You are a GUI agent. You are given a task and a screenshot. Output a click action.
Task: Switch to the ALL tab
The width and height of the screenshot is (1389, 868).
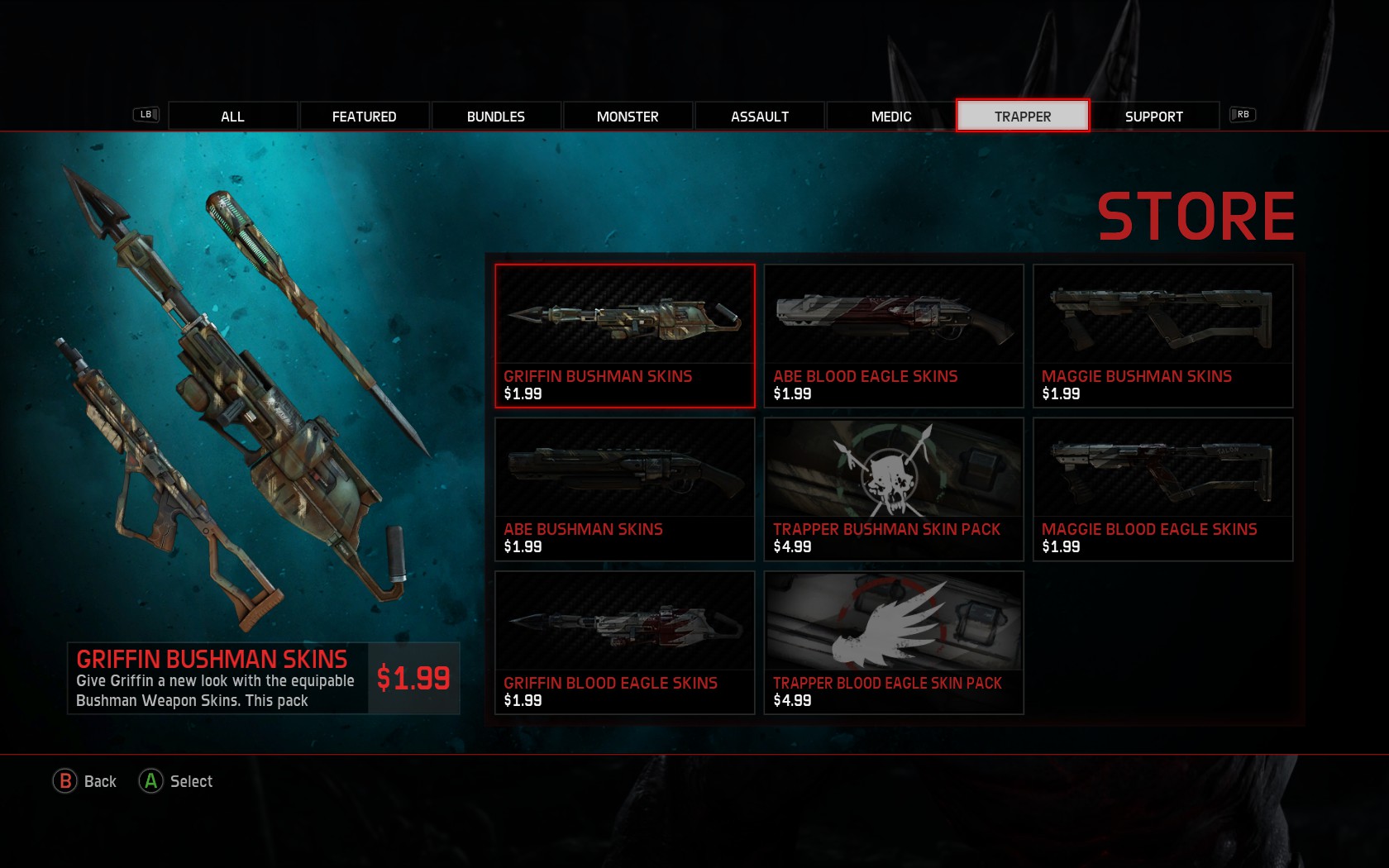[x=231, y=116]
